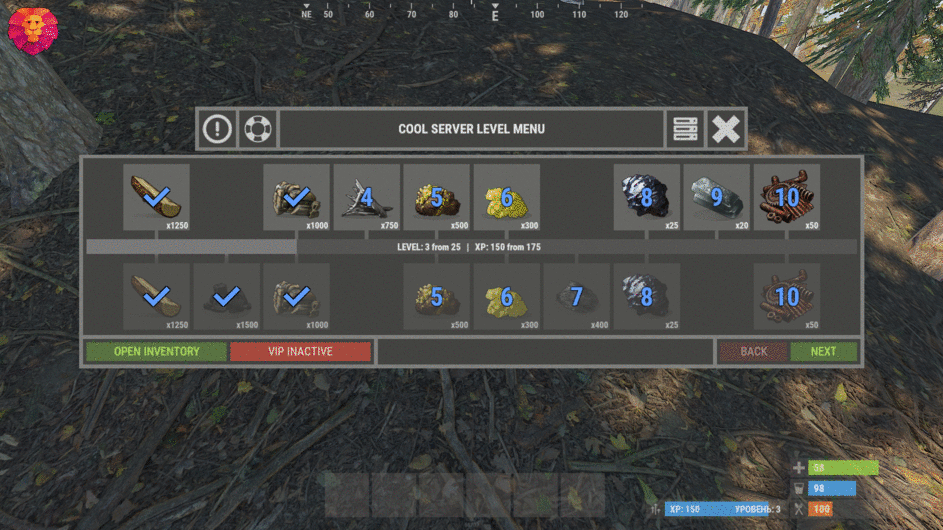Select the claimed charcoal x1500 reward
943x530 pixels.
tap(226, 297)
